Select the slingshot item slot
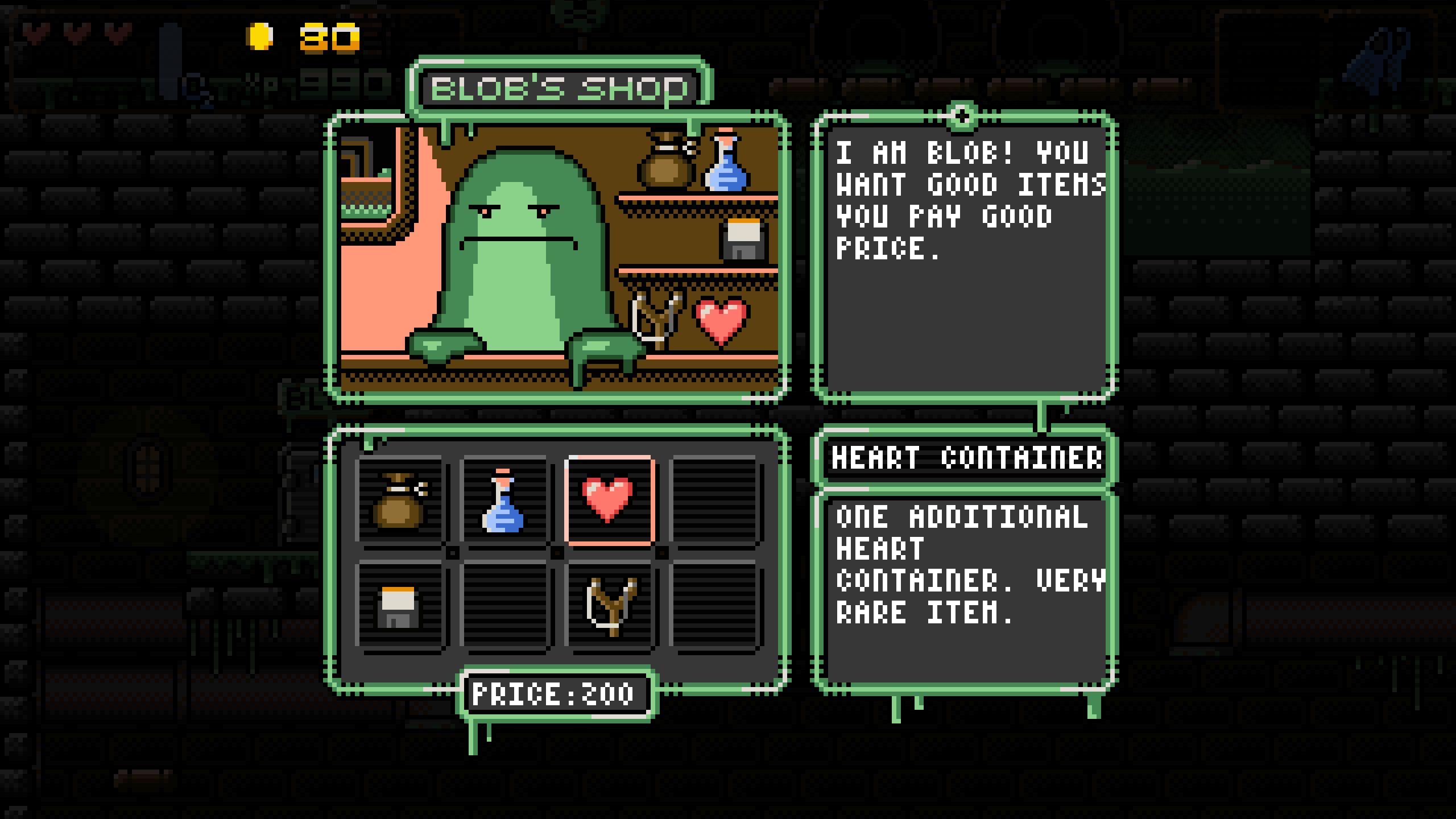1456x819 pixels. click(610, 606)
